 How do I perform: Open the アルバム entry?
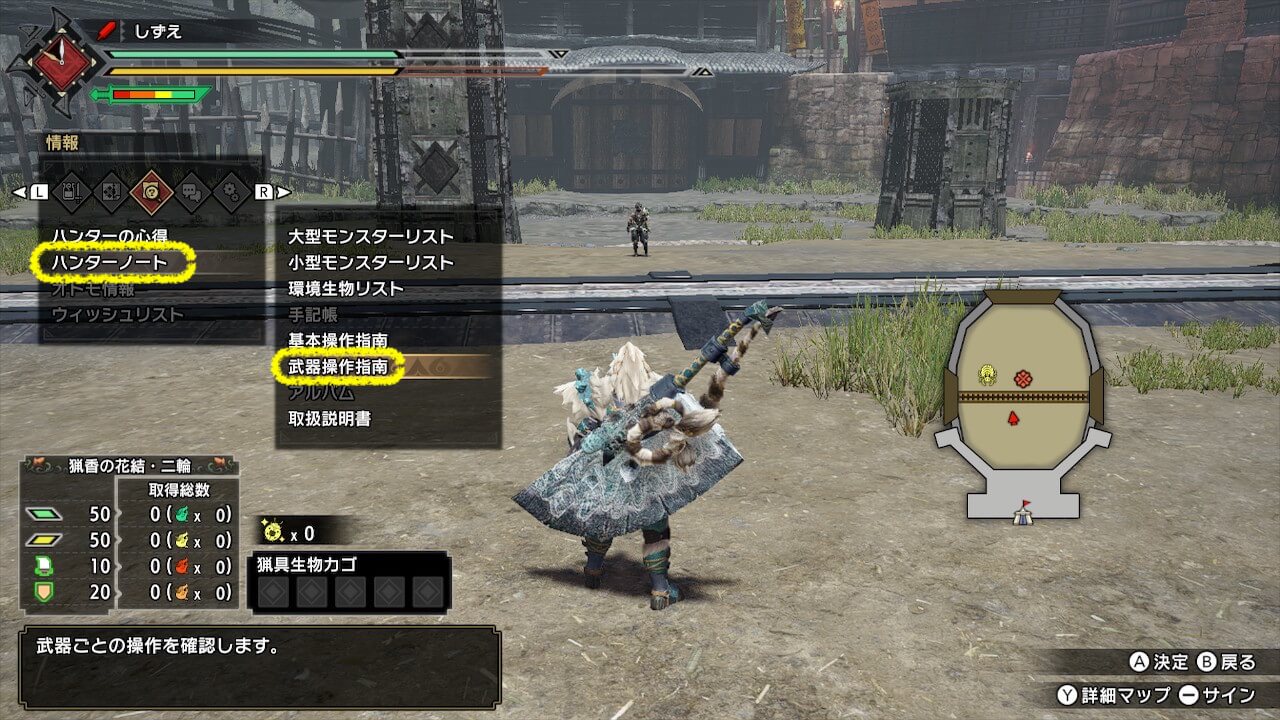pos(321,393)
